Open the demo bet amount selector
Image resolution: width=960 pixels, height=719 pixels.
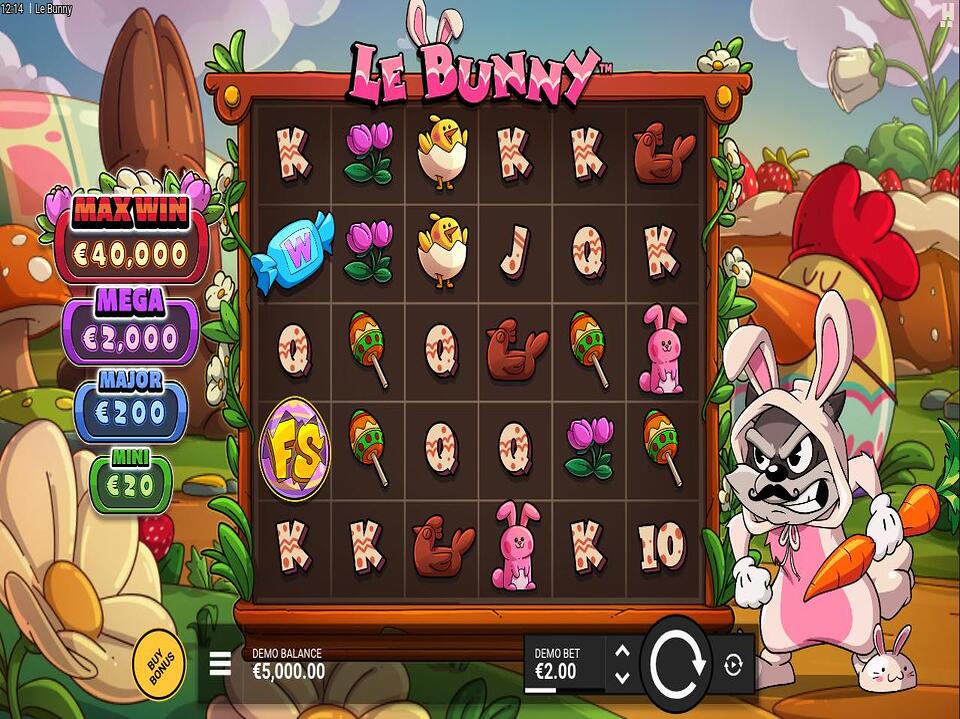[563, 663]
